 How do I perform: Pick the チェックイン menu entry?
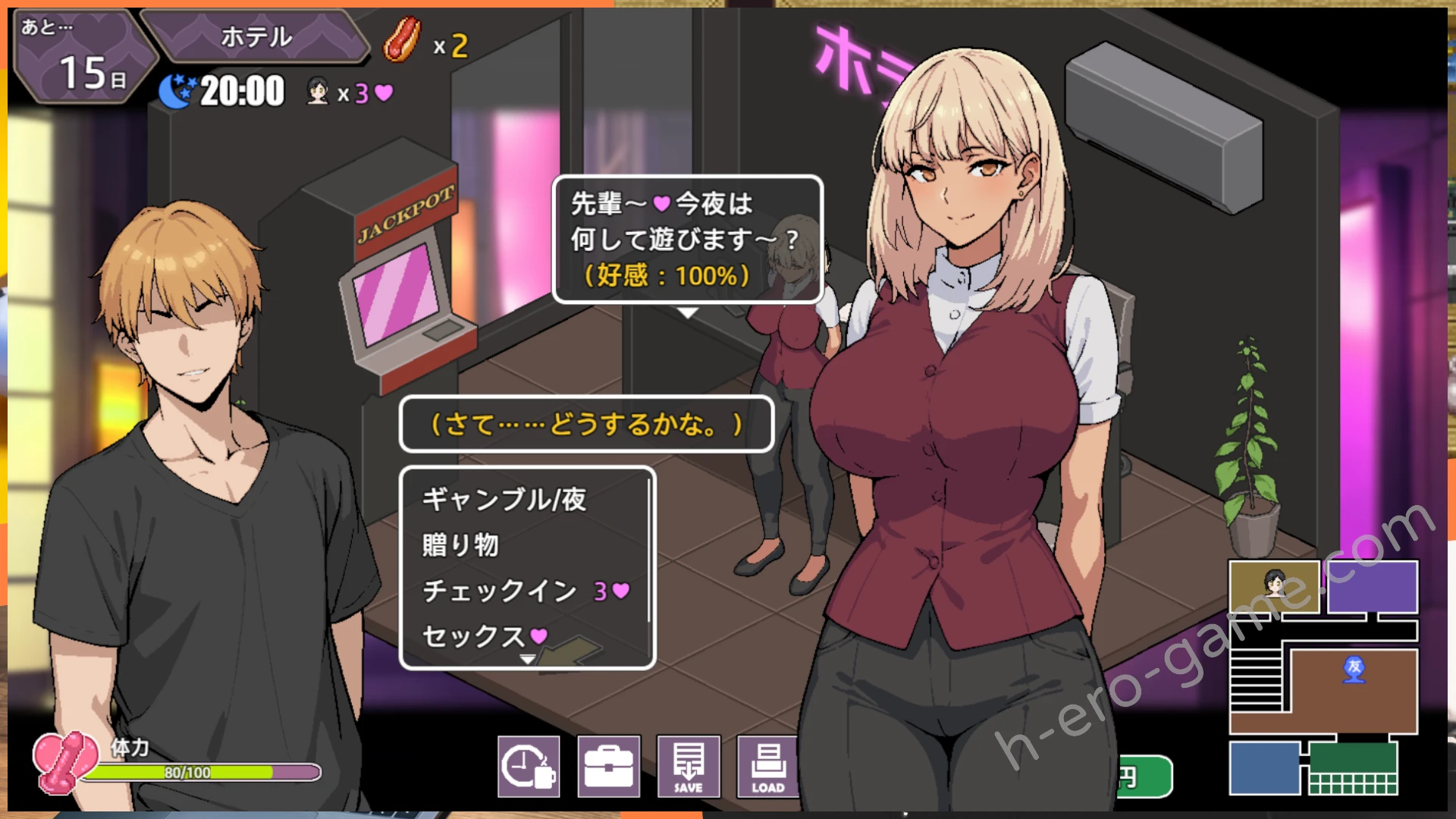[500, 591]
